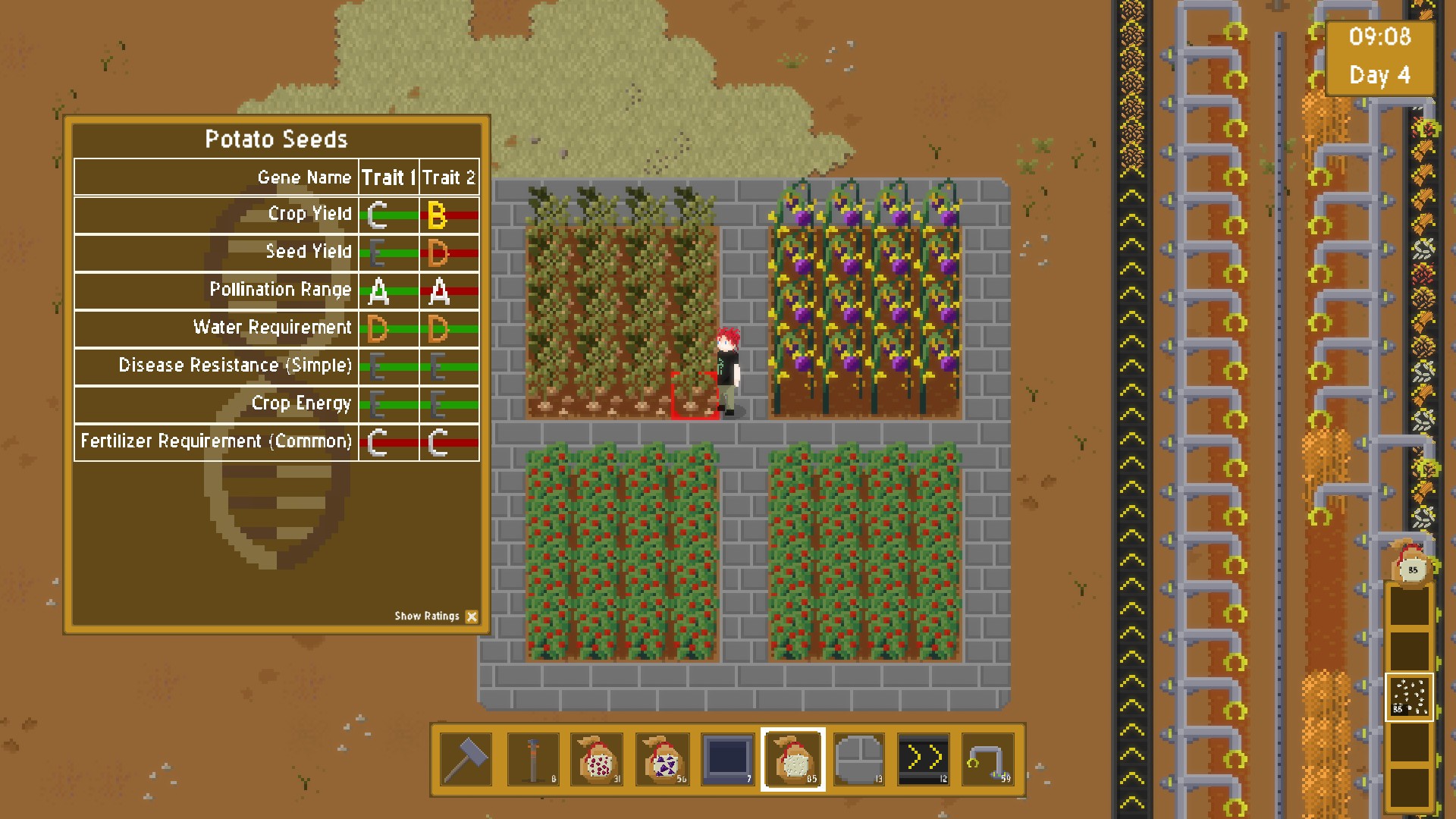Image resolution: width=1456 pixels, height=819 pixels.
Task: Choose the red-dotted seed bag slot
Action: pyautogui.click(x=598, y=758)
